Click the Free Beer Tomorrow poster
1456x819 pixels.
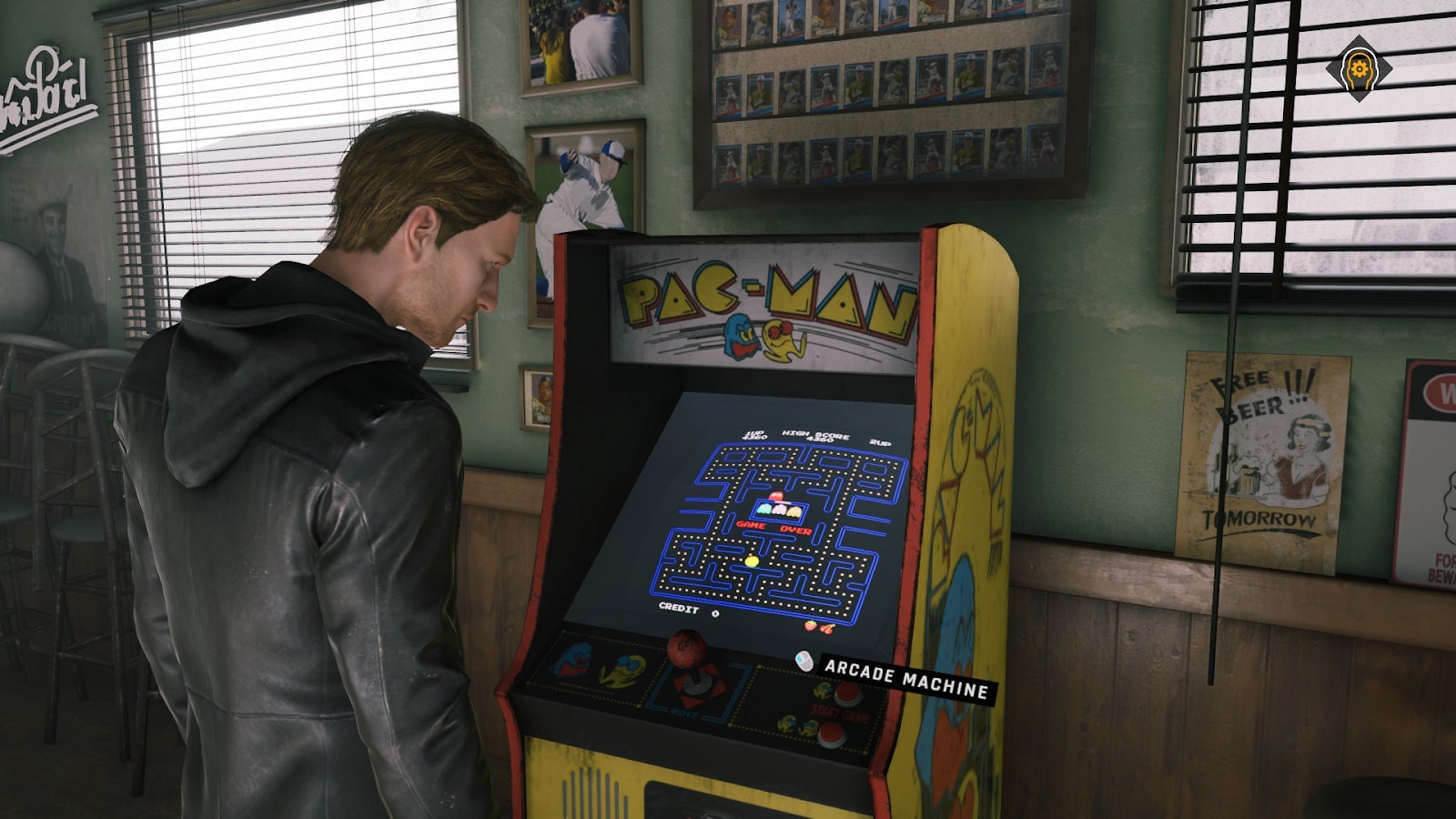point(1257,446)
